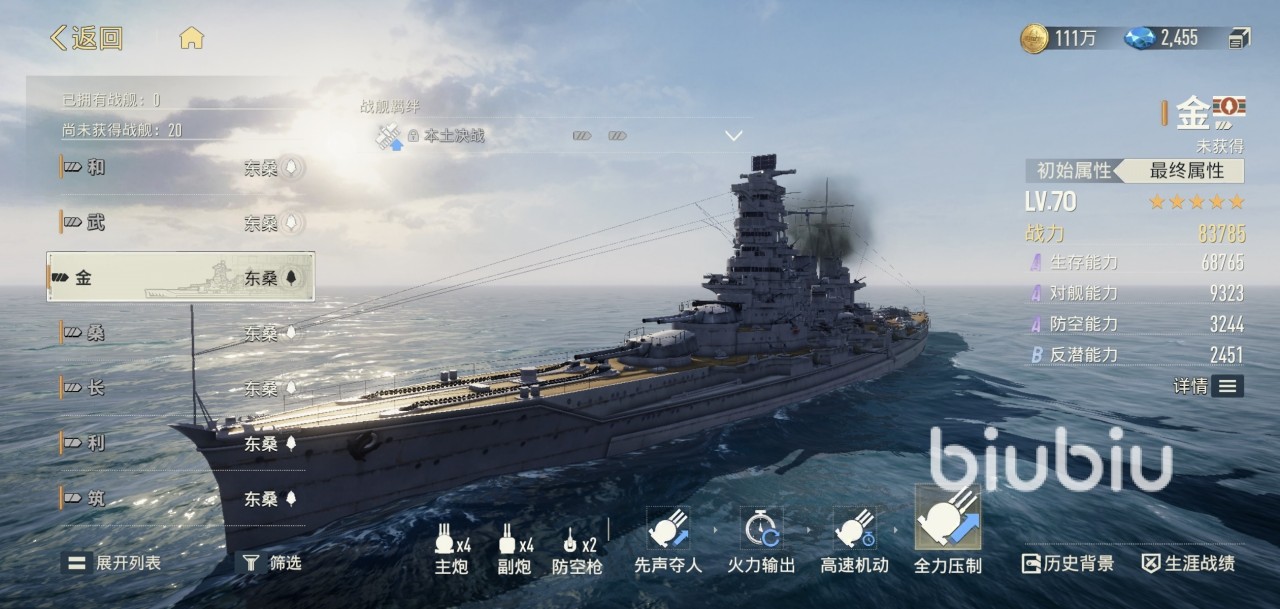Open 历史背景 history background
The height and width of the screenshot is (609, 1280).
tap(1067, 564)
